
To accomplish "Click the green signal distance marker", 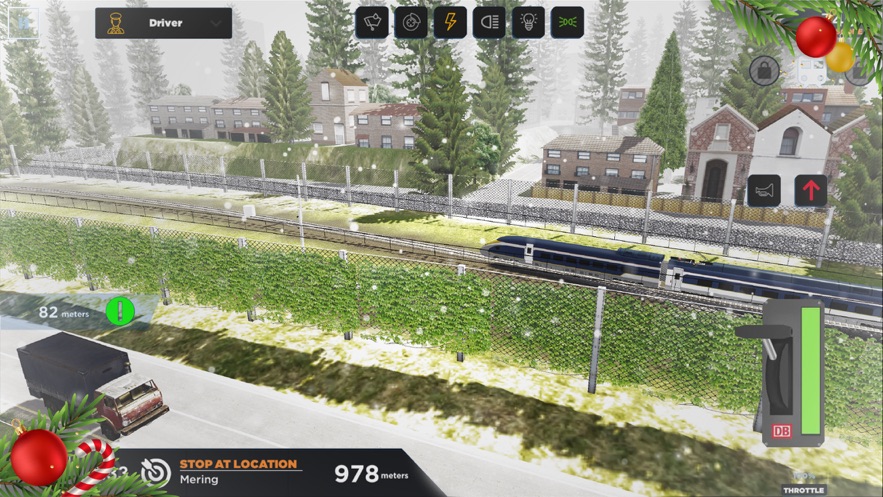I will coord(120,311).
